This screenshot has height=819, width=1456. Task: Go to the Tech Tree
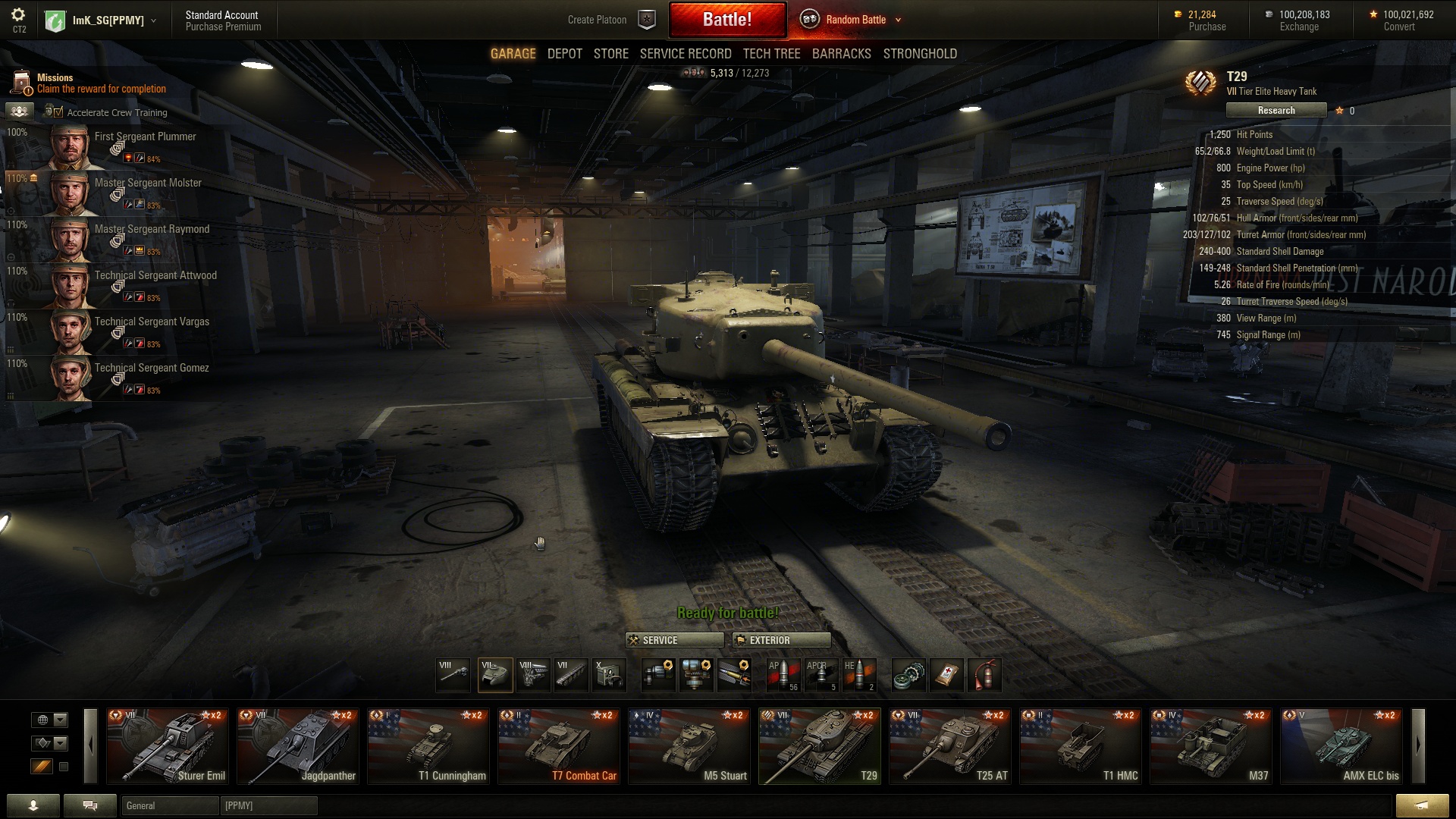click(771, 54)
